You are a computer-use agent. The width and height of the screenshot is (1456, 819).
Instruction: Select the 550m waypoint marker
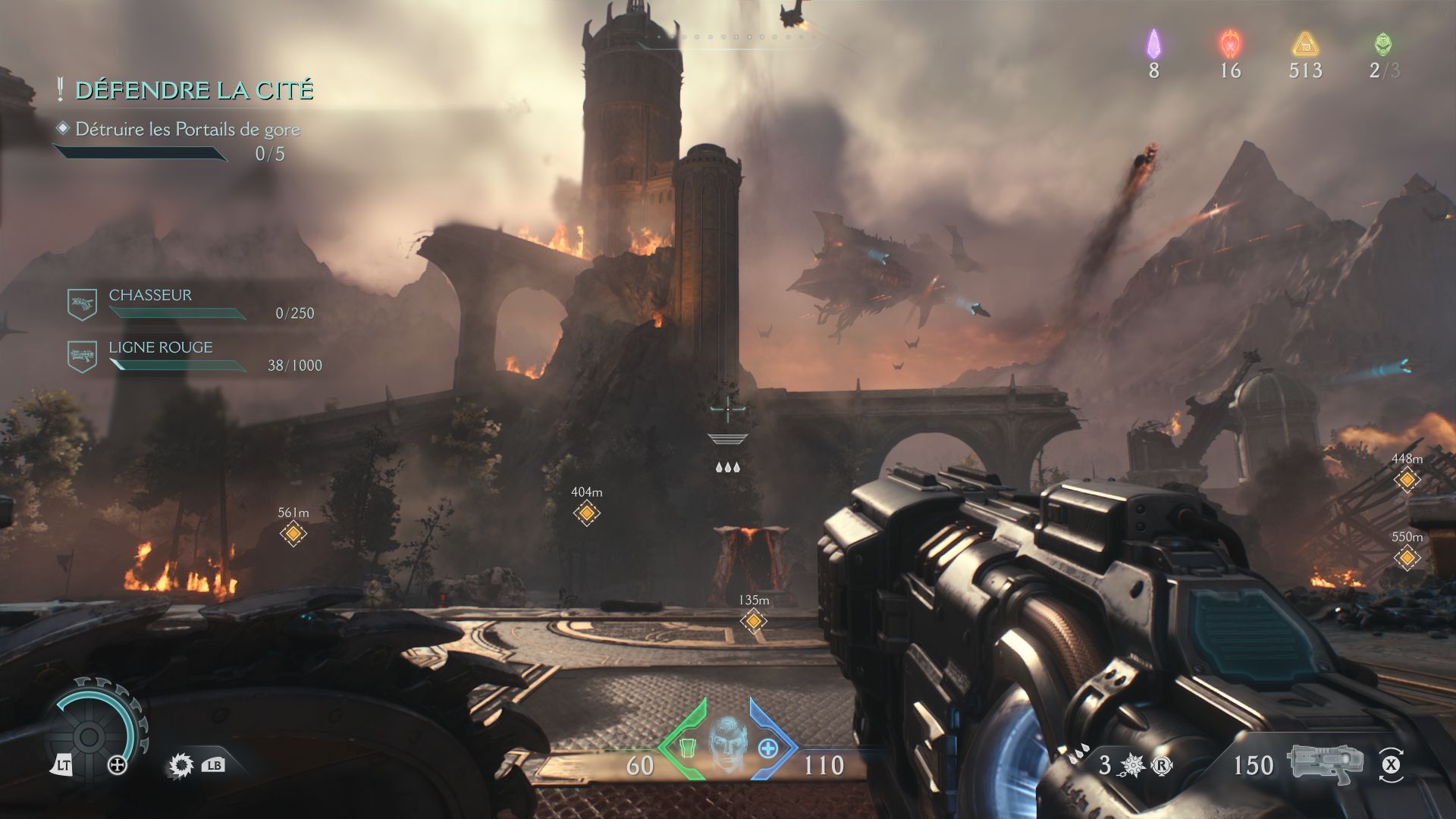pyautogui.click(x=1407, y=558)
